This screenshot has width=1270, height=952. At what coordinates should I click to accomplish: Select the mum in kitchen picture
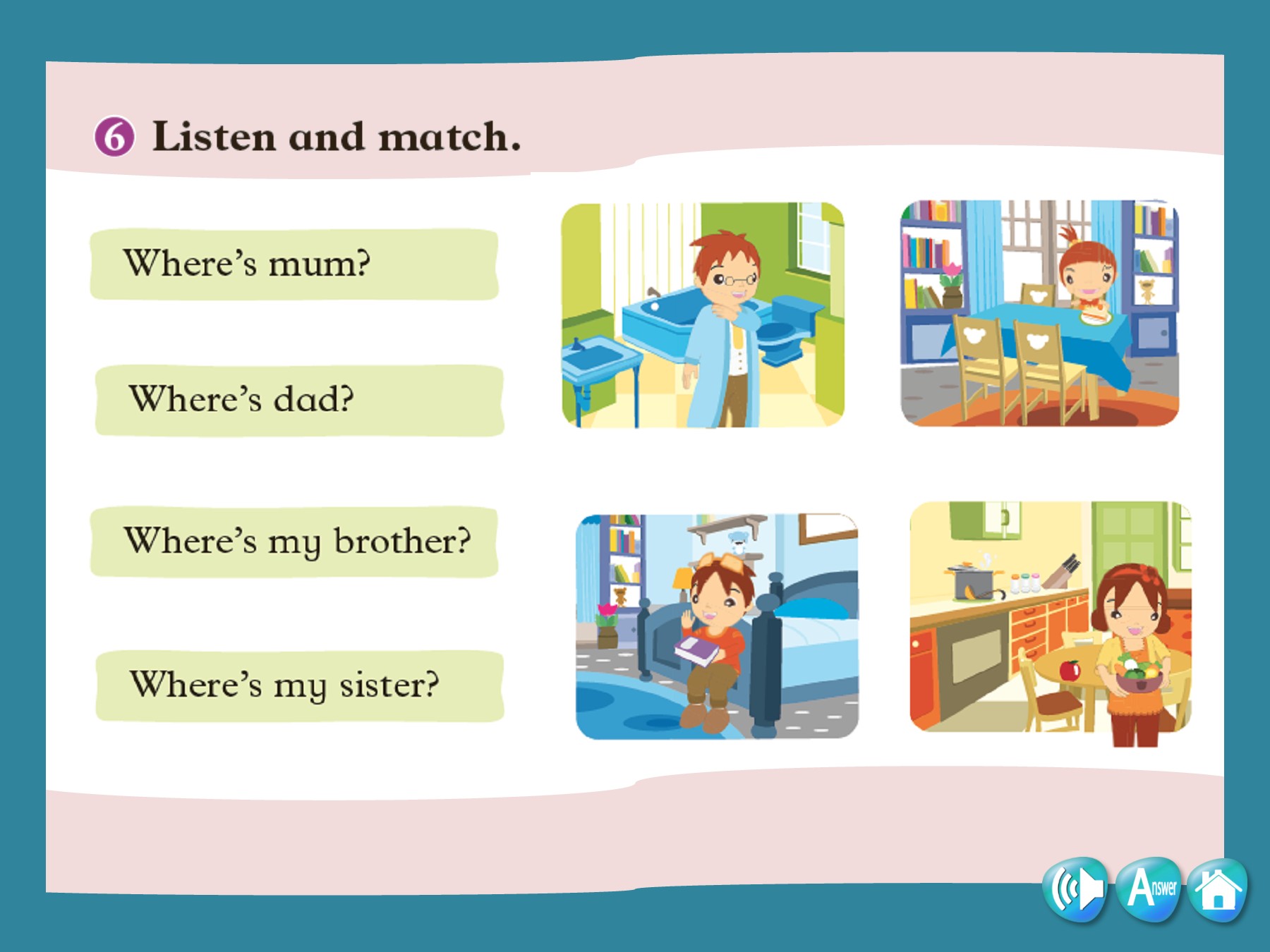pyautogui.click(x=1050, y=618)
